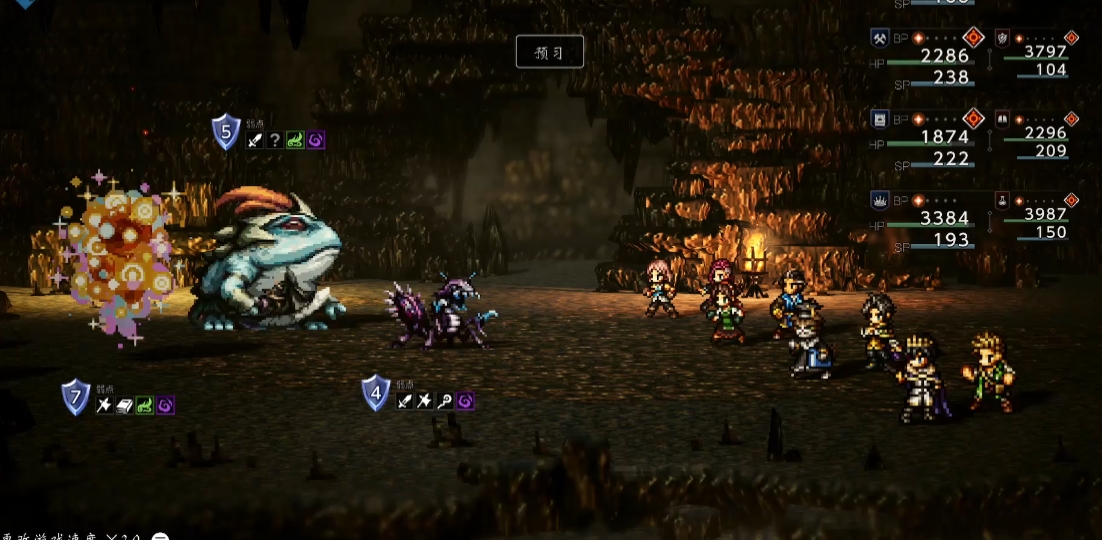The width and height of the screenshot is (1102, 540).
Task: Choose the potion flask emblem party member
Action: coord(1002,200)
